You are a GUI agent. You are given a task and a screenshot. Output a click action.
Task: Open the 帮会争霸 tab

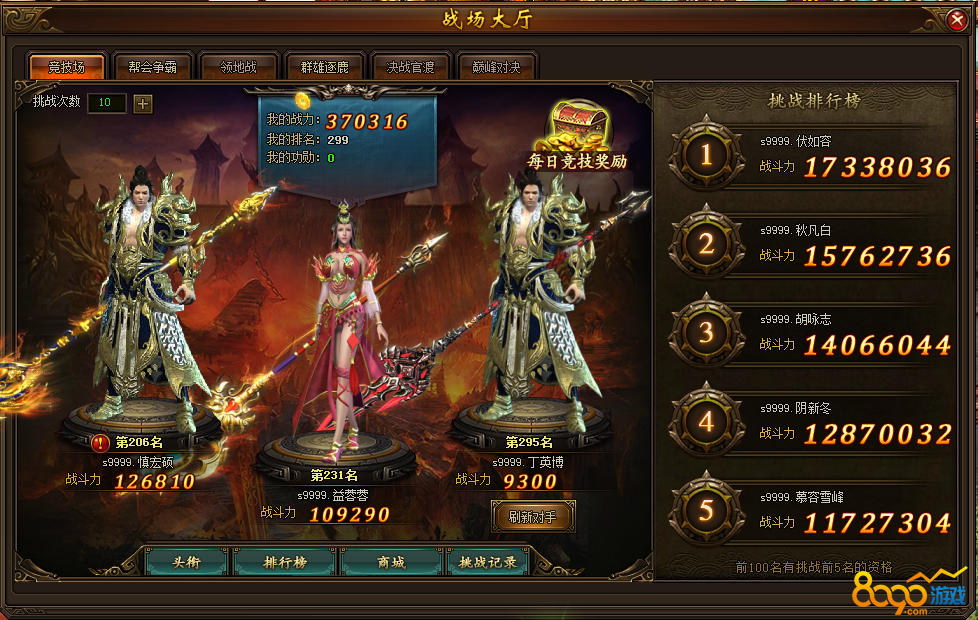[x=152, y=67]
